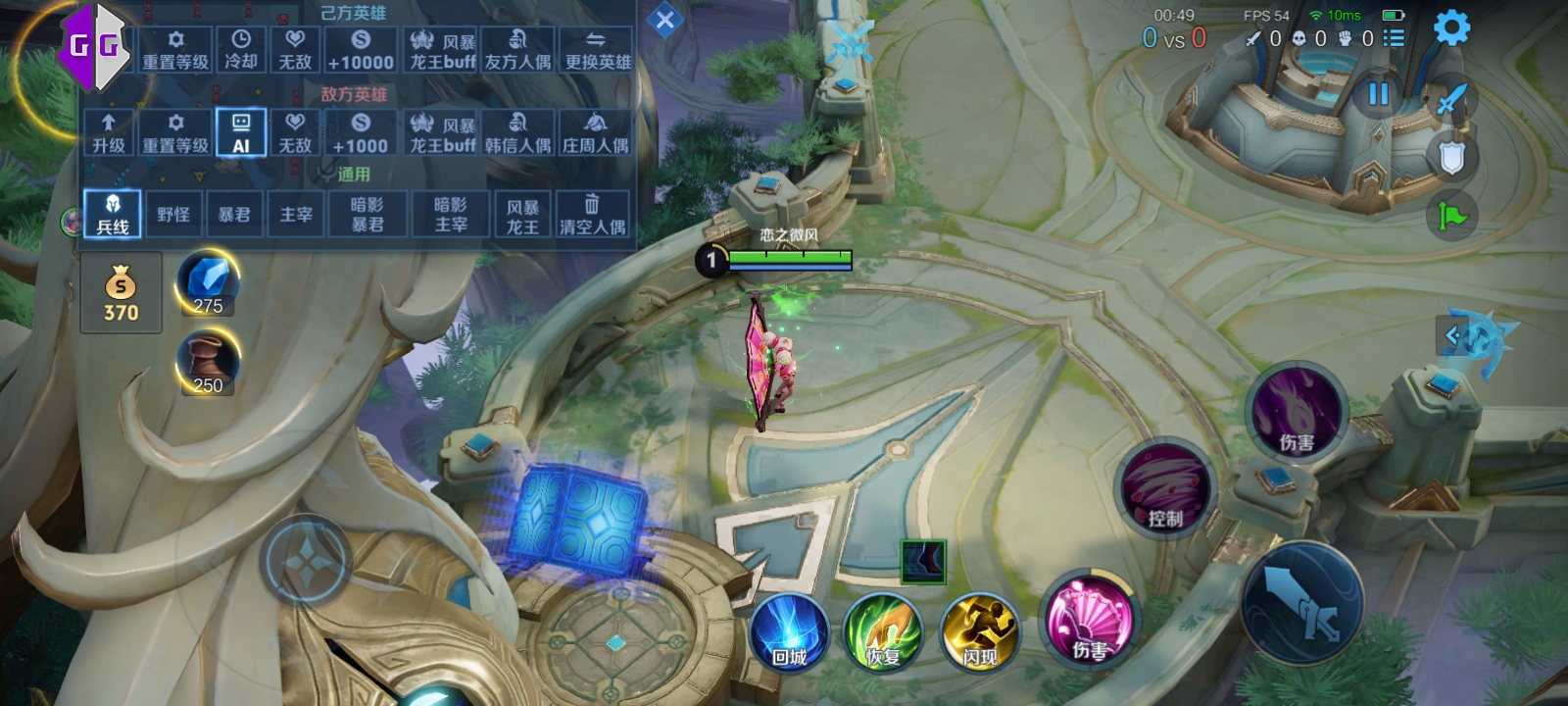Image resolution: width=1568 pixels, height=706 pixels.
Task: Open the settings gear menu
Action: 1451,27
